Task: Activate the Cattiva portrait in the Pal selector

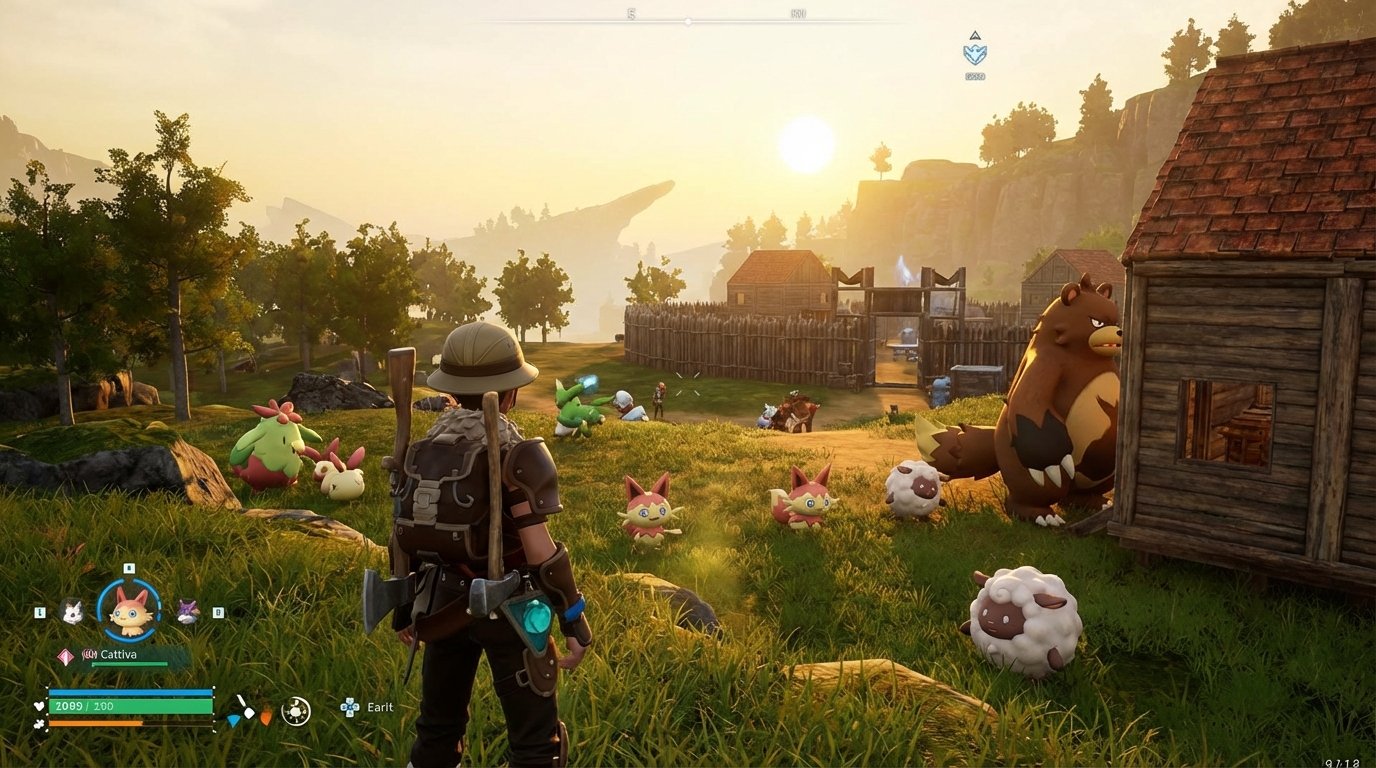Action: (x=131, y=610)
